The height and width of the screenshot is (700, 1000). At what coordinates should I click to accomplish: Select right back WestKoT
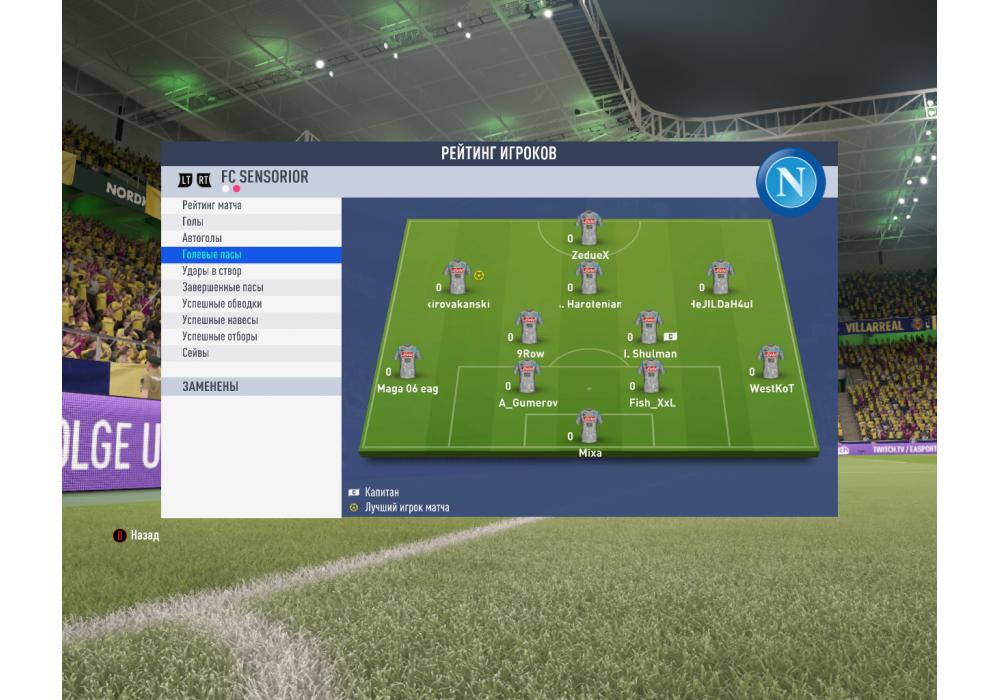click(770, 362)
